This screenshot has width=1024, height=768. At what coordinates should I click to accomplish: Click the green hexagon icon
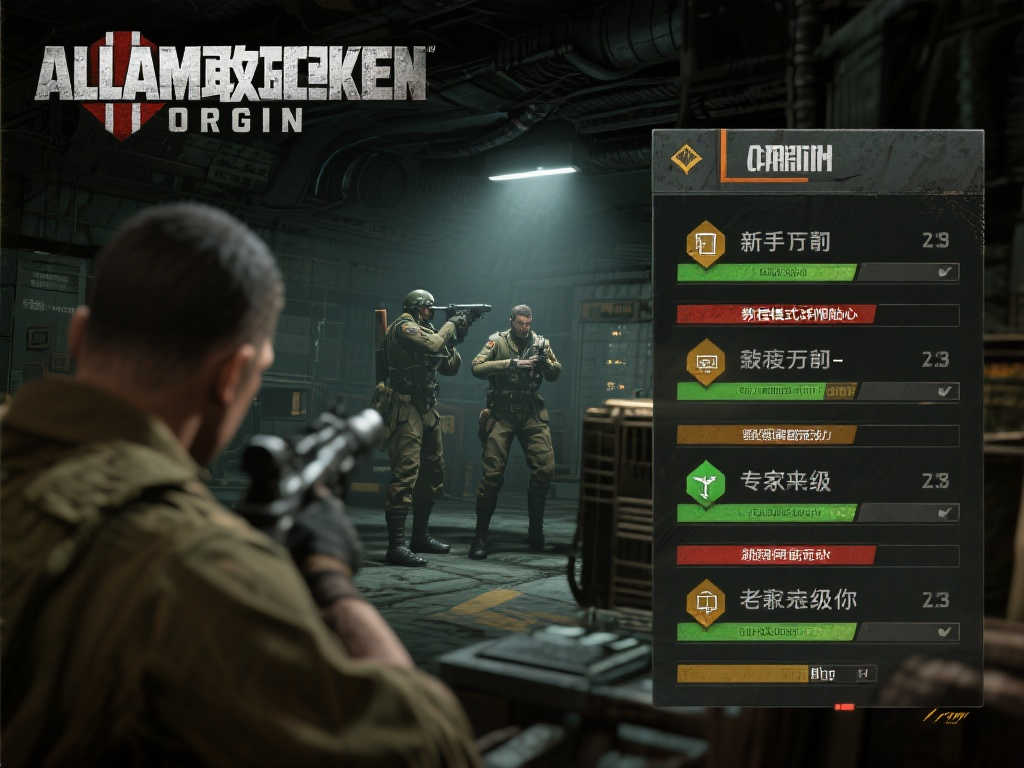(706, 483)
